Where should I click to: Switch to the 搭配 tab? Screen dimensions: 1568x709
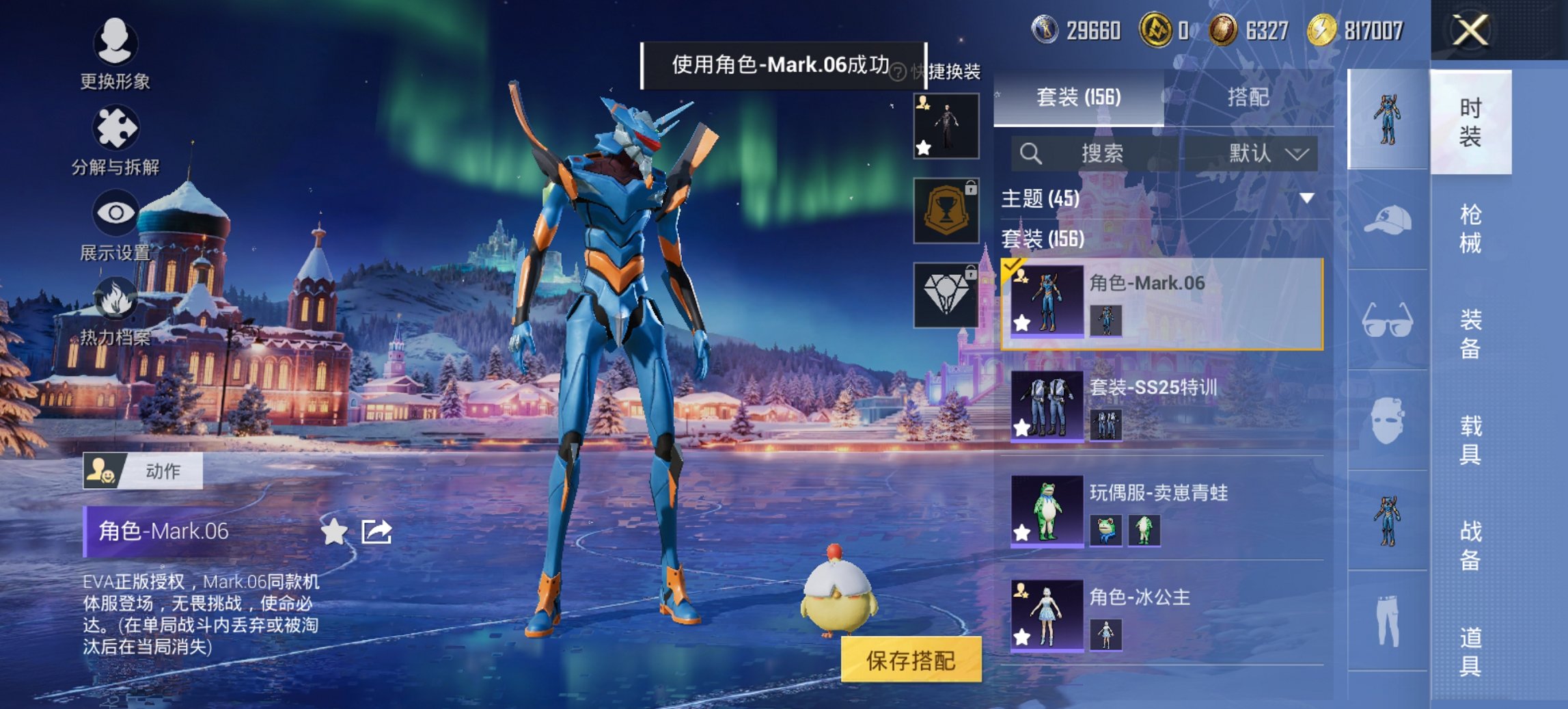[x=1248, y=97]
